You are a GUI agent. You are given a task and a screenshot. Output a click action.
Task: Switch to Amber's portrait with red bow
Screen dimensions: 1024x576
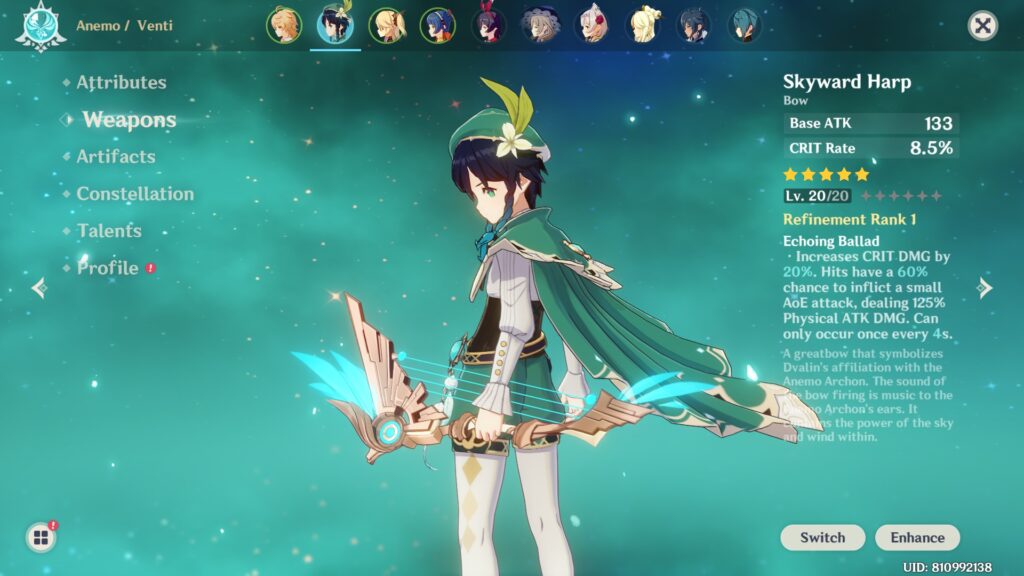coord(489,25)
